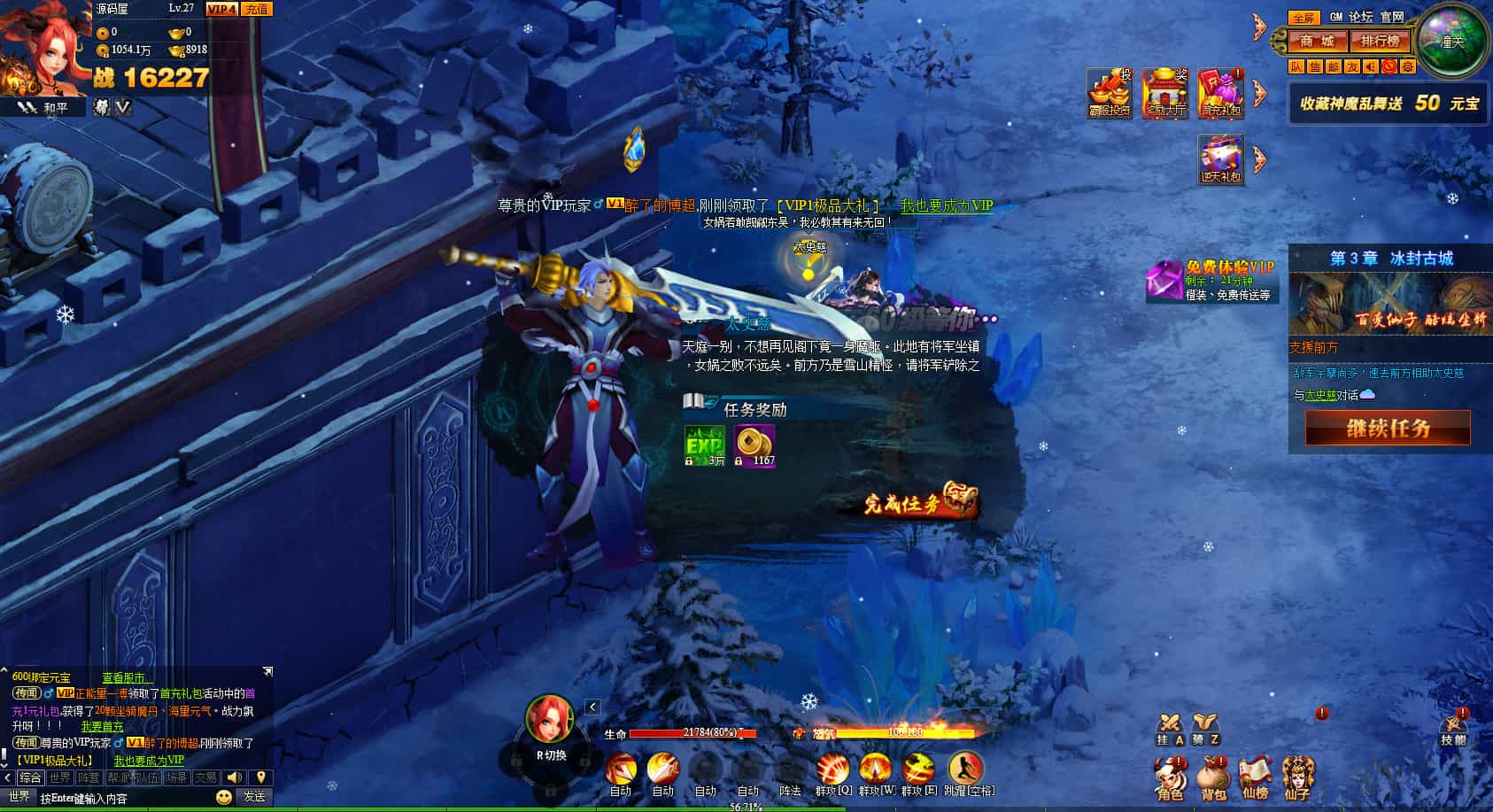Open the 首充礼包 first-recharge gift pack

1221,93
